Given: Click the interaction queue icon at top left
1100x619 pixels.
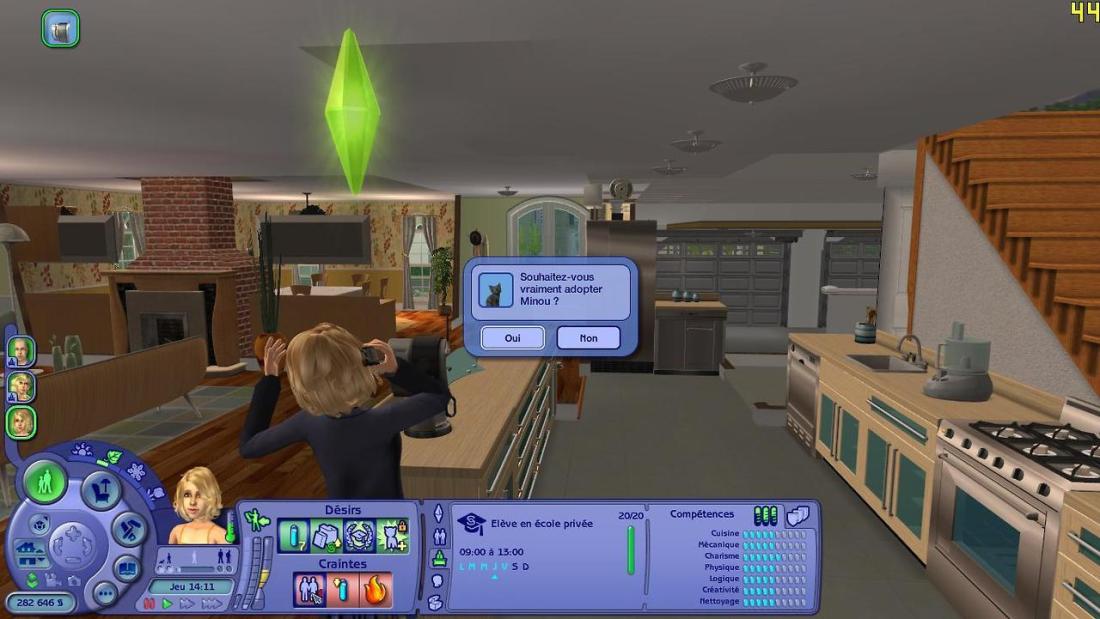Looking at the screenshot, I should tap(60, 28).
